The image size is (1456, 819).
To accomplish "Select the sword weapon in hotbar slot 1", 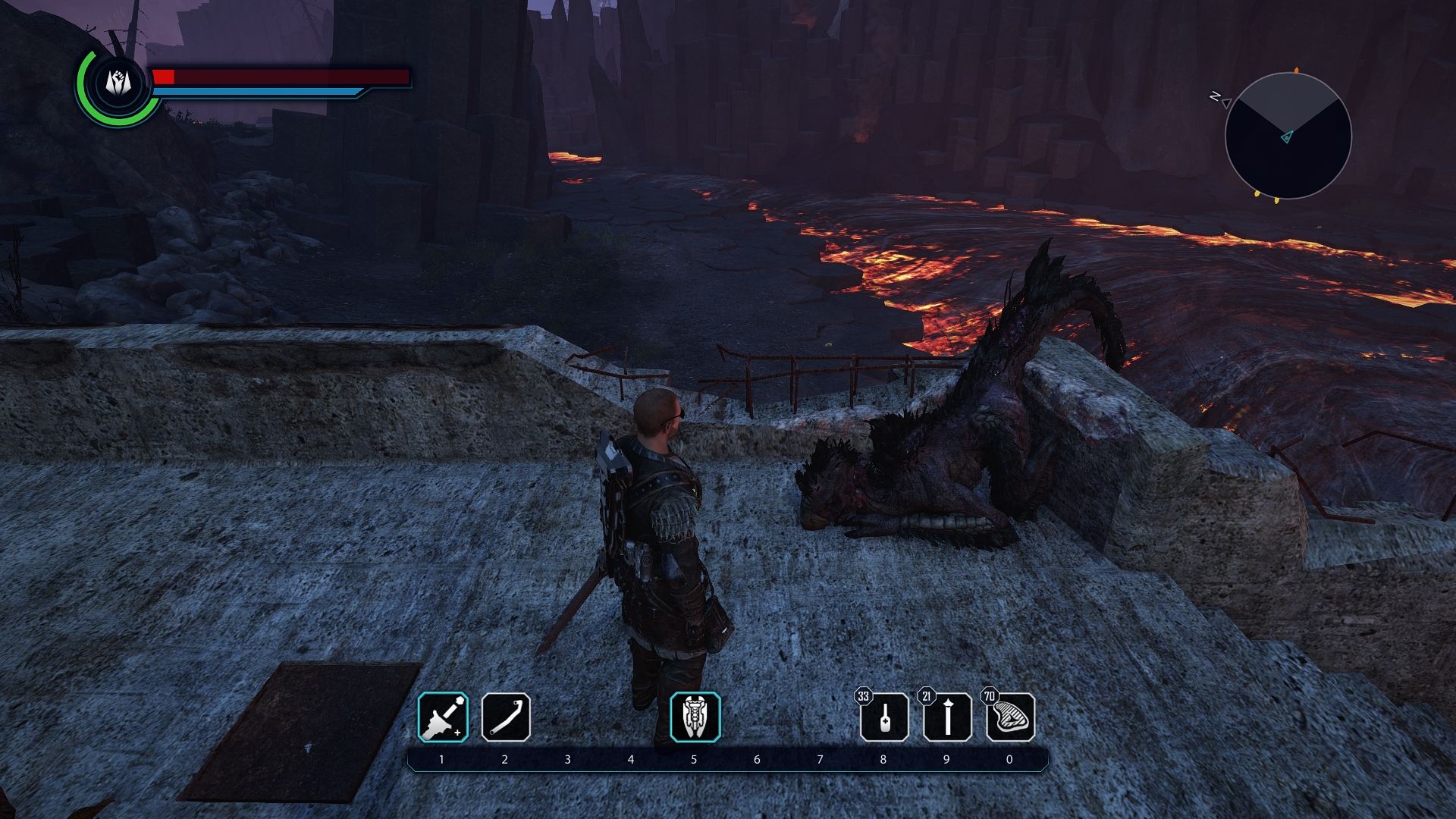I will [444, 717].
